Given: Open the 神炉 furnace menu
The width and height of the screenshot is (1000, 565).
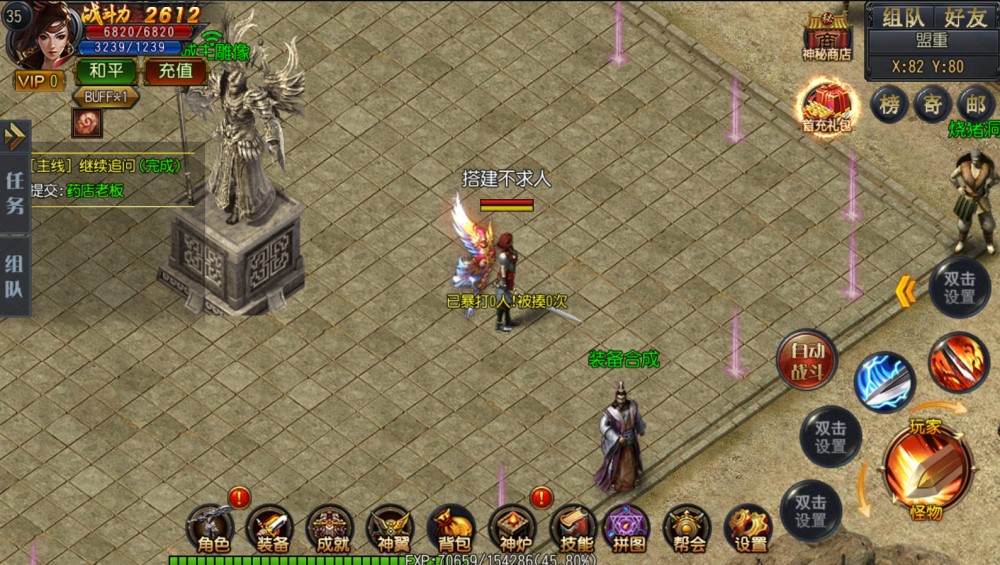Looking at the screenshot, I should coord(512,529).
